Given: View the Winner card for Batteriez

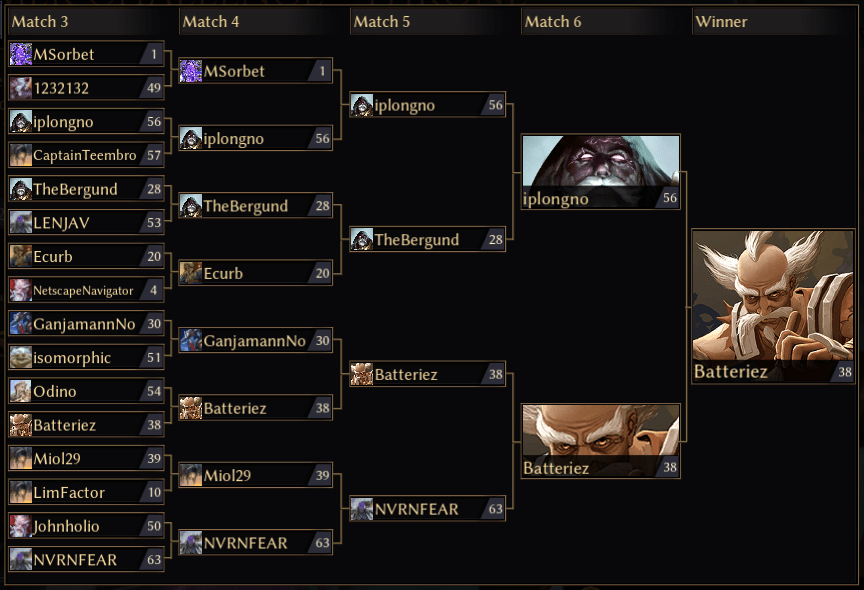Looking at the screenshot, I should pos(773,306).
